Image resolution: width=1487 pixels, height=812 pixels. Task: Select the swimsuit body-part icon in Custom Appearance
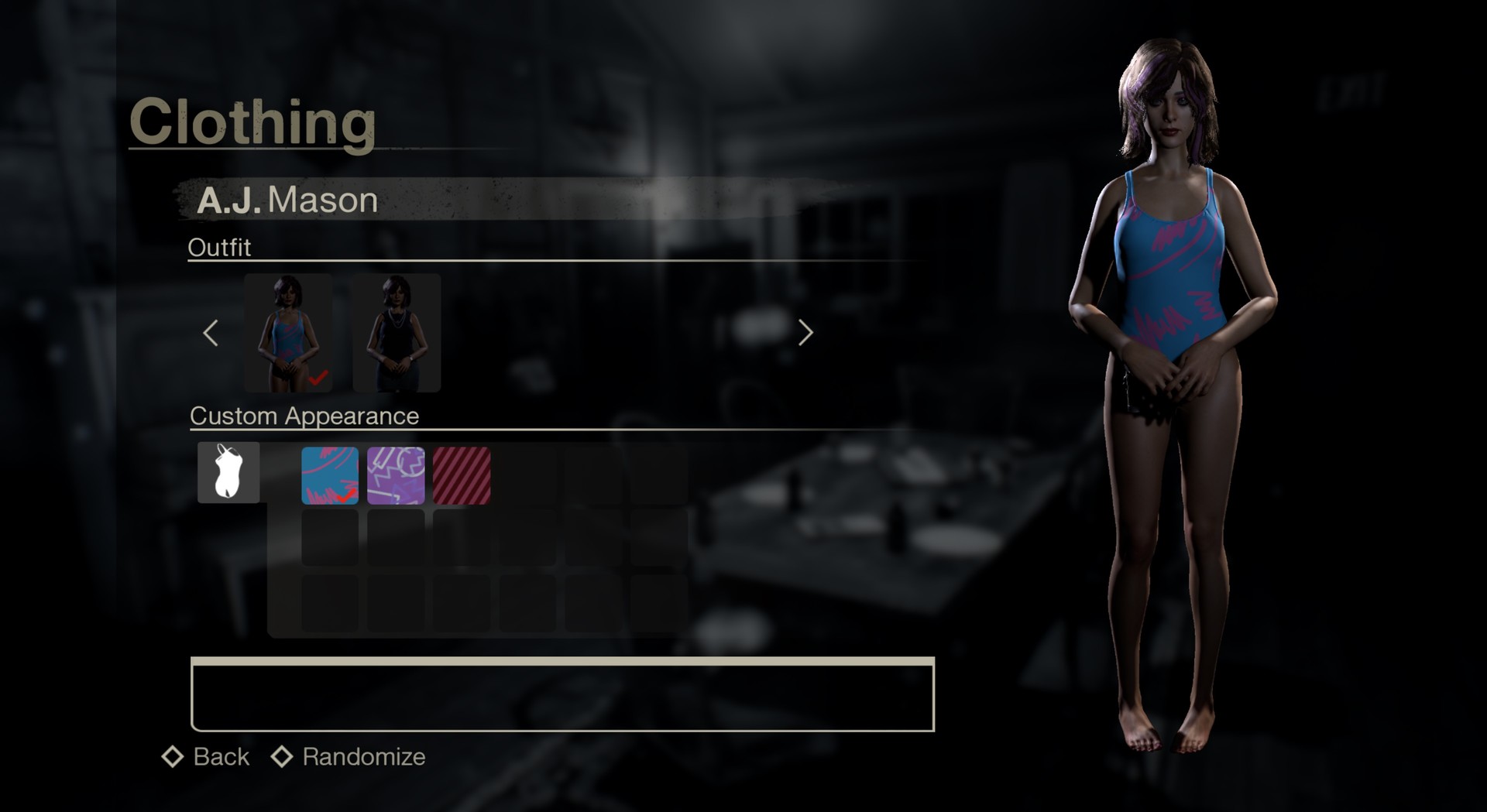[228, 472]
